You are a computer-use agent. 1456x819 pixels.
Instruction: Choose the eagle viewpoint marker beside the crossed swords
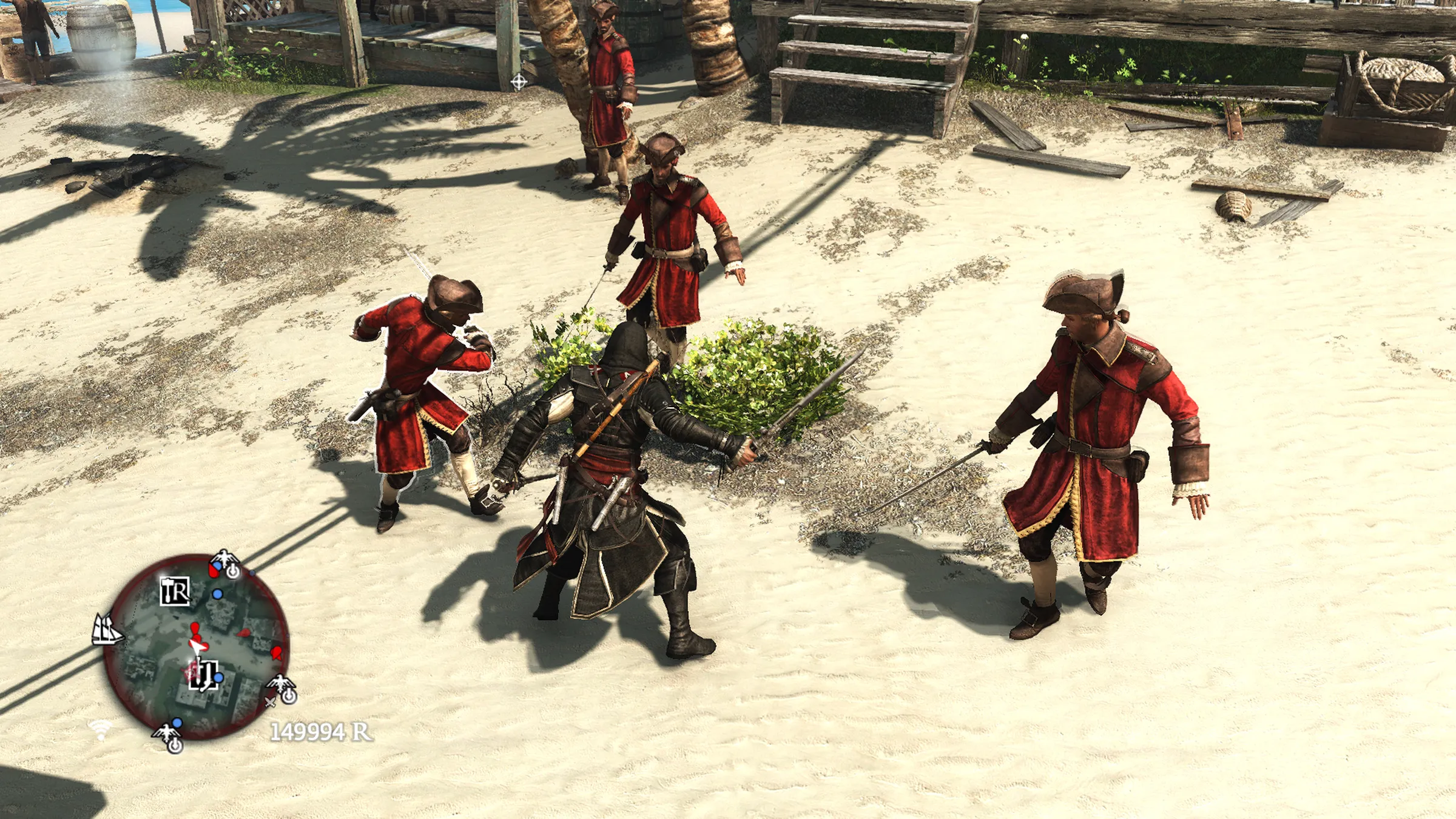(x=283, y=687)
